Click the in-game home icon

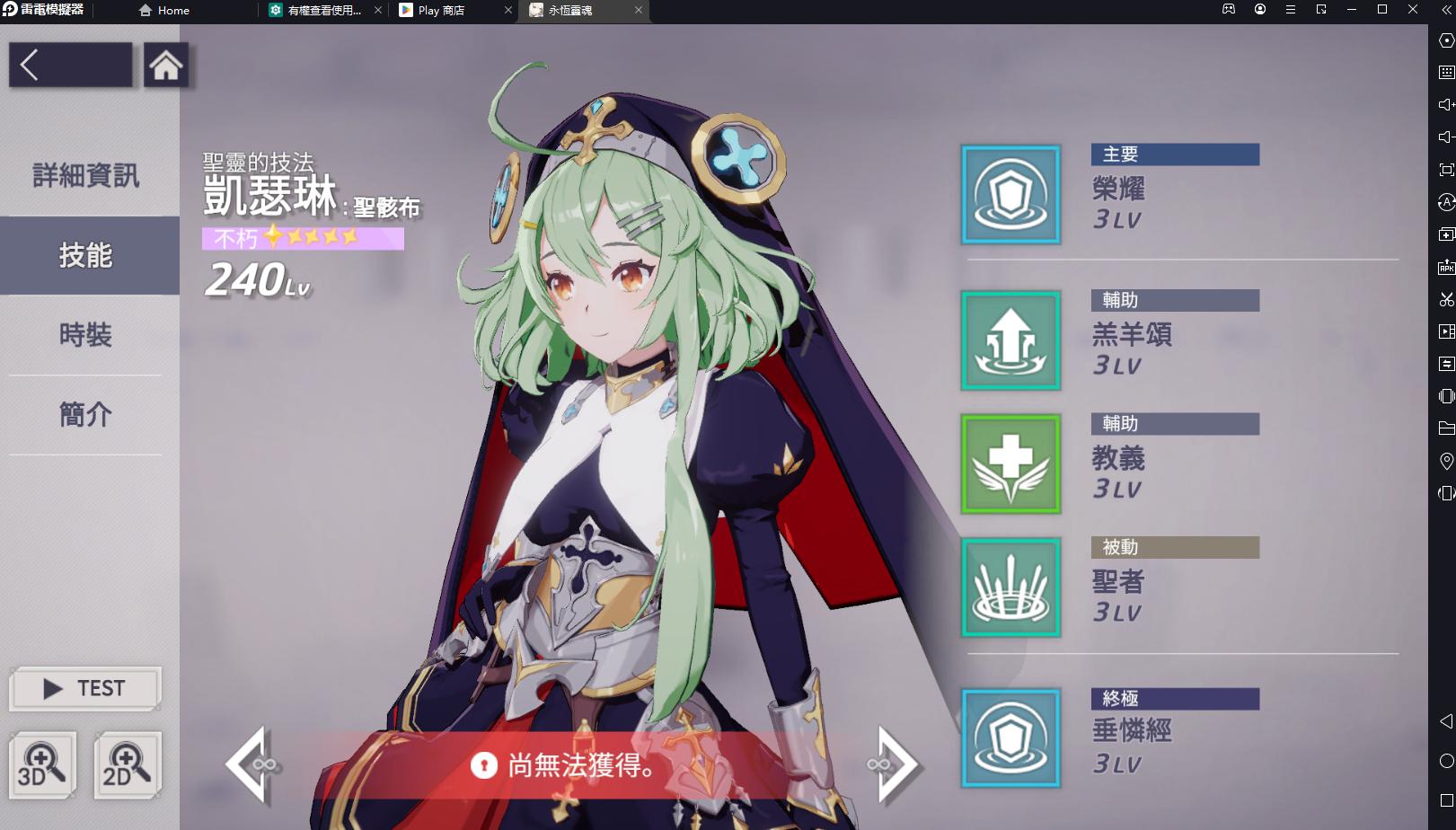[x=165, y=66]
